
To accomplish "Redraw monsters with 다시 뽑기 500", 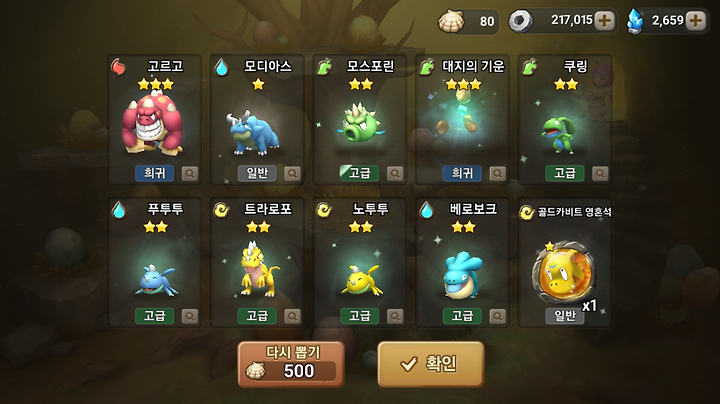I will pos(291,364).
